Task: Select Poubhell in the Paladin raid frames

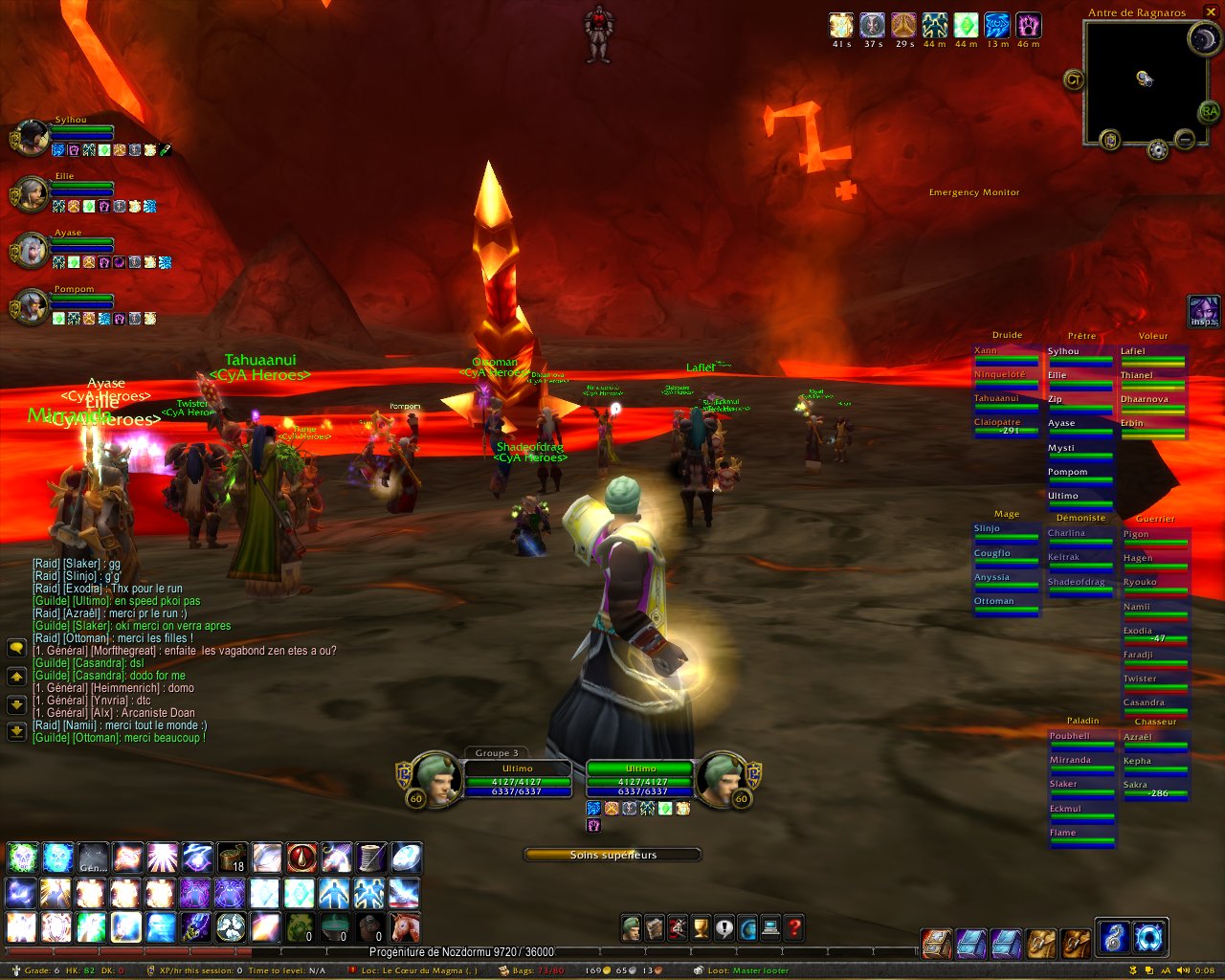Action: [x=1081, y=740]
